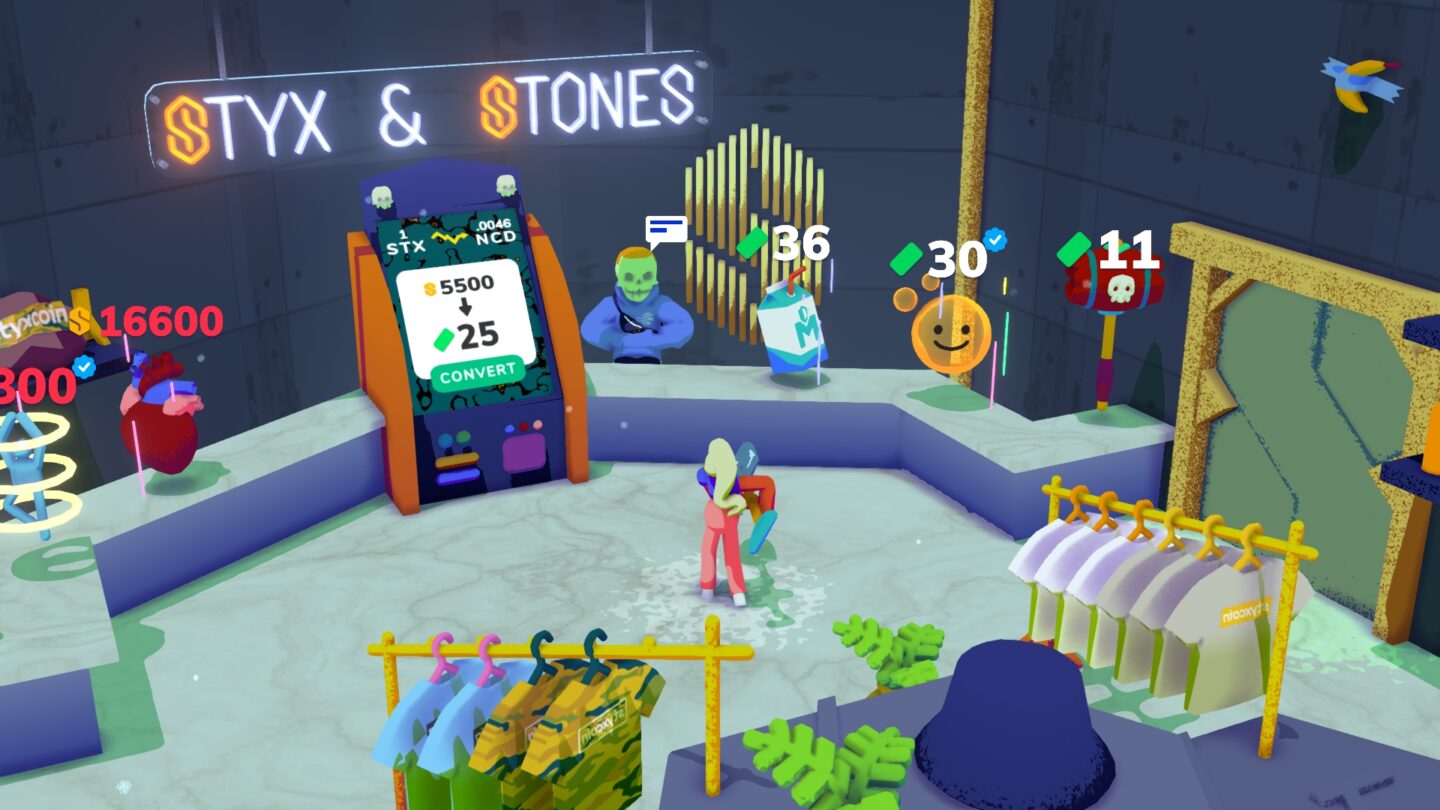Toggle the blue verified badge beside the 30 price

995,239
